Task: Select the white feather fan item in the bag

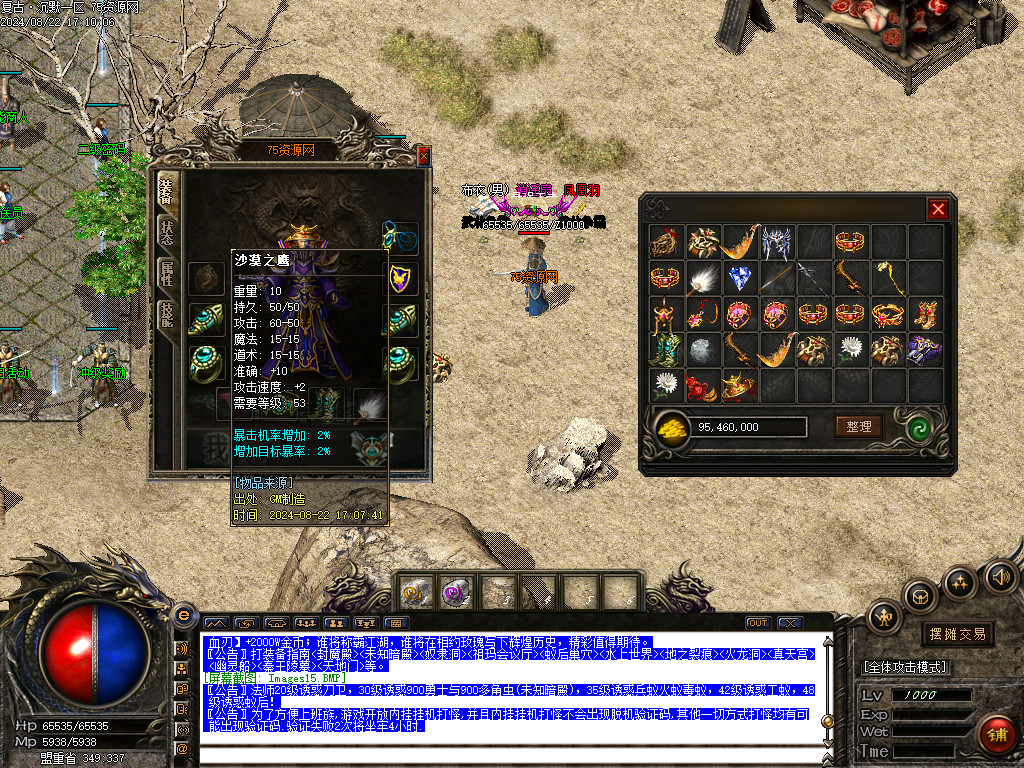Action: pyautogui.click(x=703, y=278)
